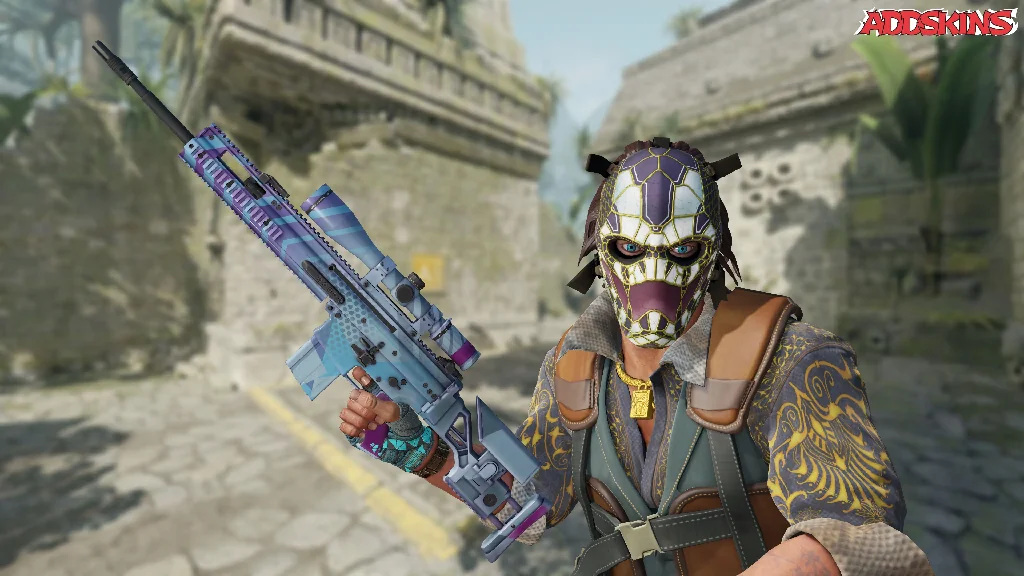The image size is (1024, 576).
Task: Click the ADDSKINS logo watermark
Action: (x=936, y=22)
